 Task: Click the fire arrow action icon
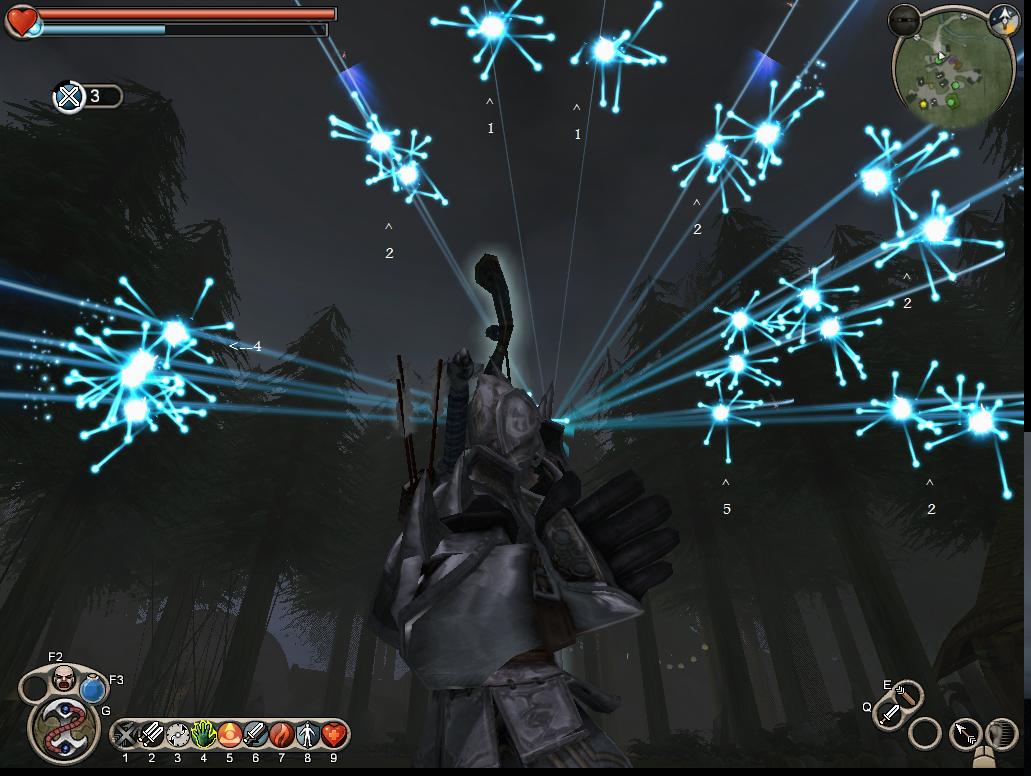(x=967, y=734)
